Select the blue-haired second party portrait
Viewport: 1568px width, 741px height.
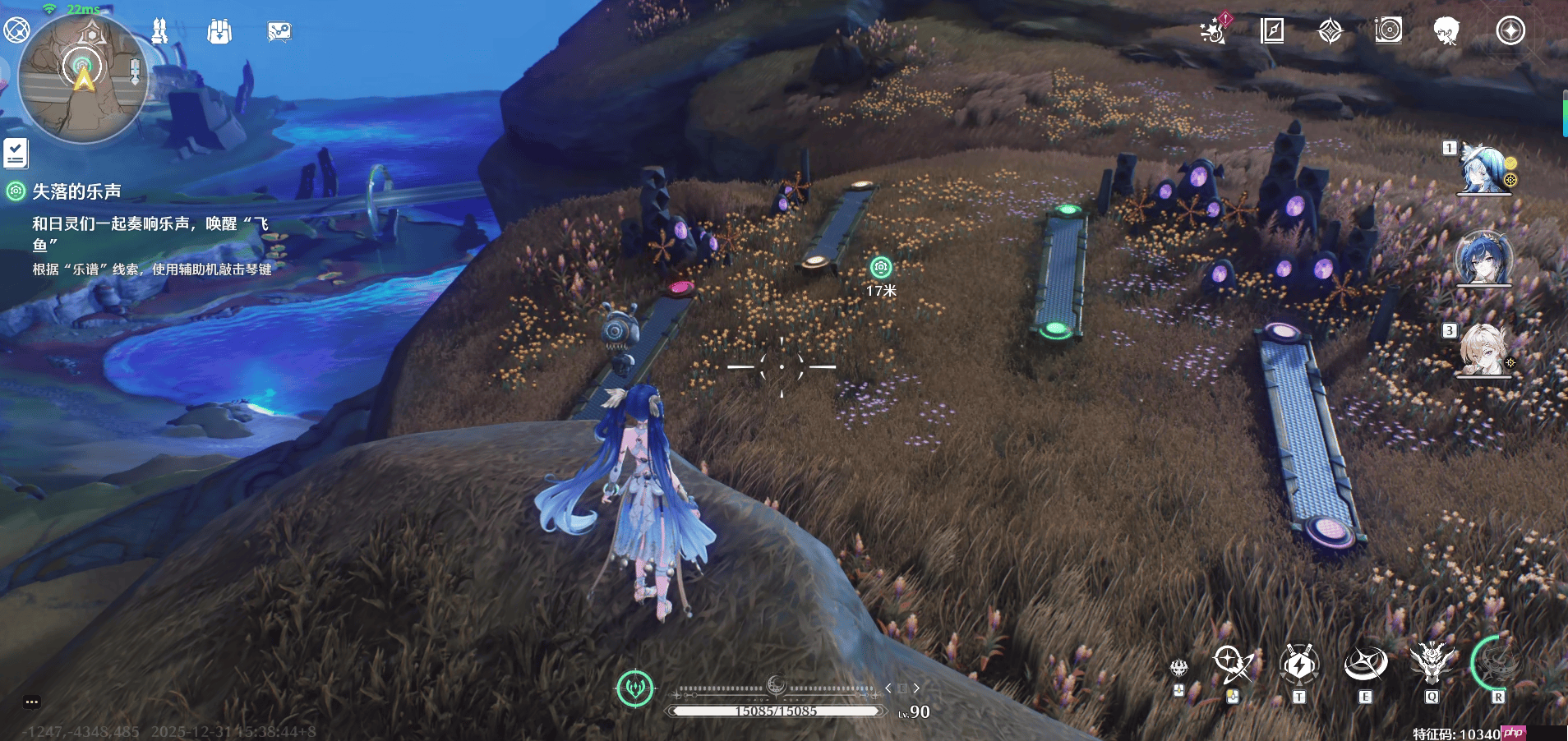click(1484, 259)
